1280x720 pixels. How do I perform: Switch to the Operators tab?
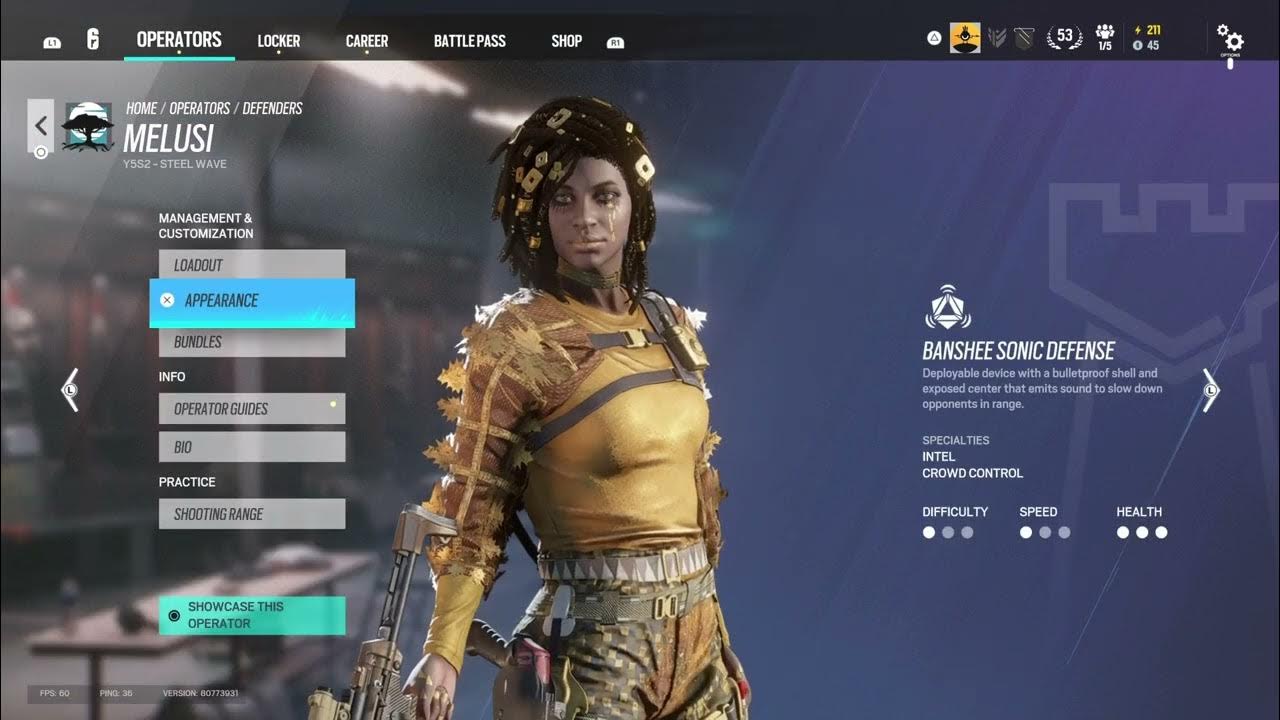pos(179,40)
